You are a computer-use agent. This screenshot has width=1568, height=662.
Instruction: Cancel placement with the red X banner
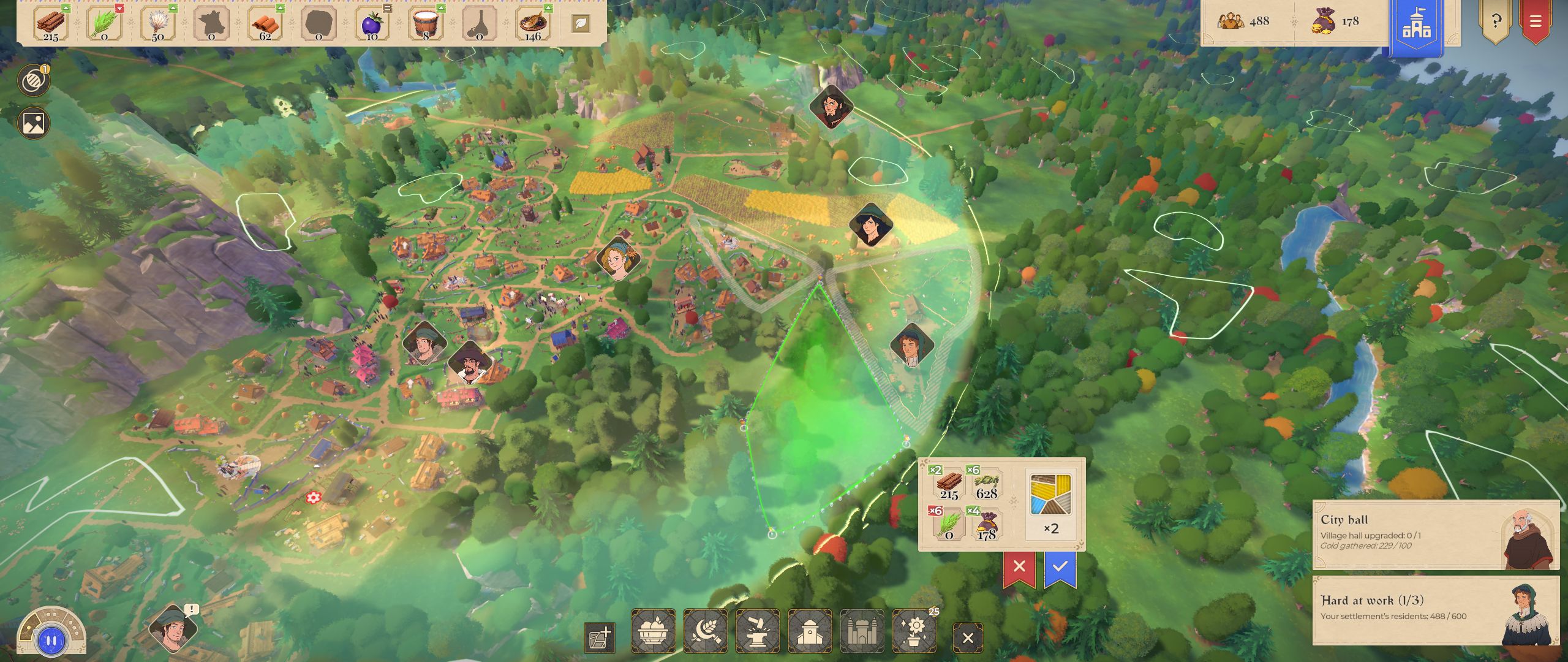click(x=1019, y=566)
